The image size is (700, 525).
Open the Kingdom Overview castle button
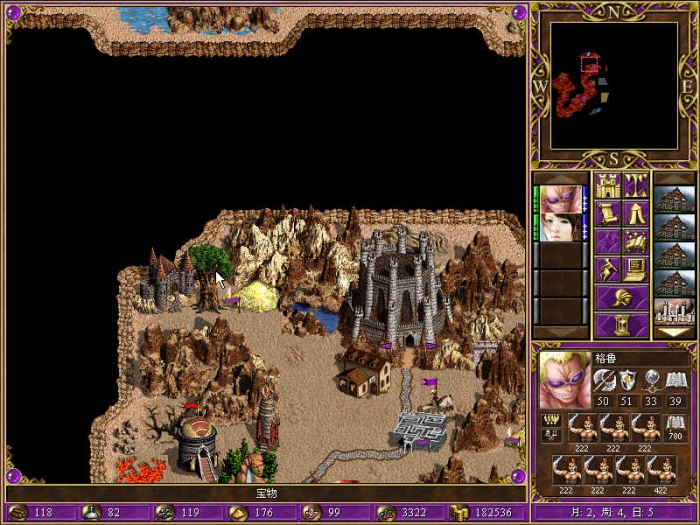click(x=607, y=185)
